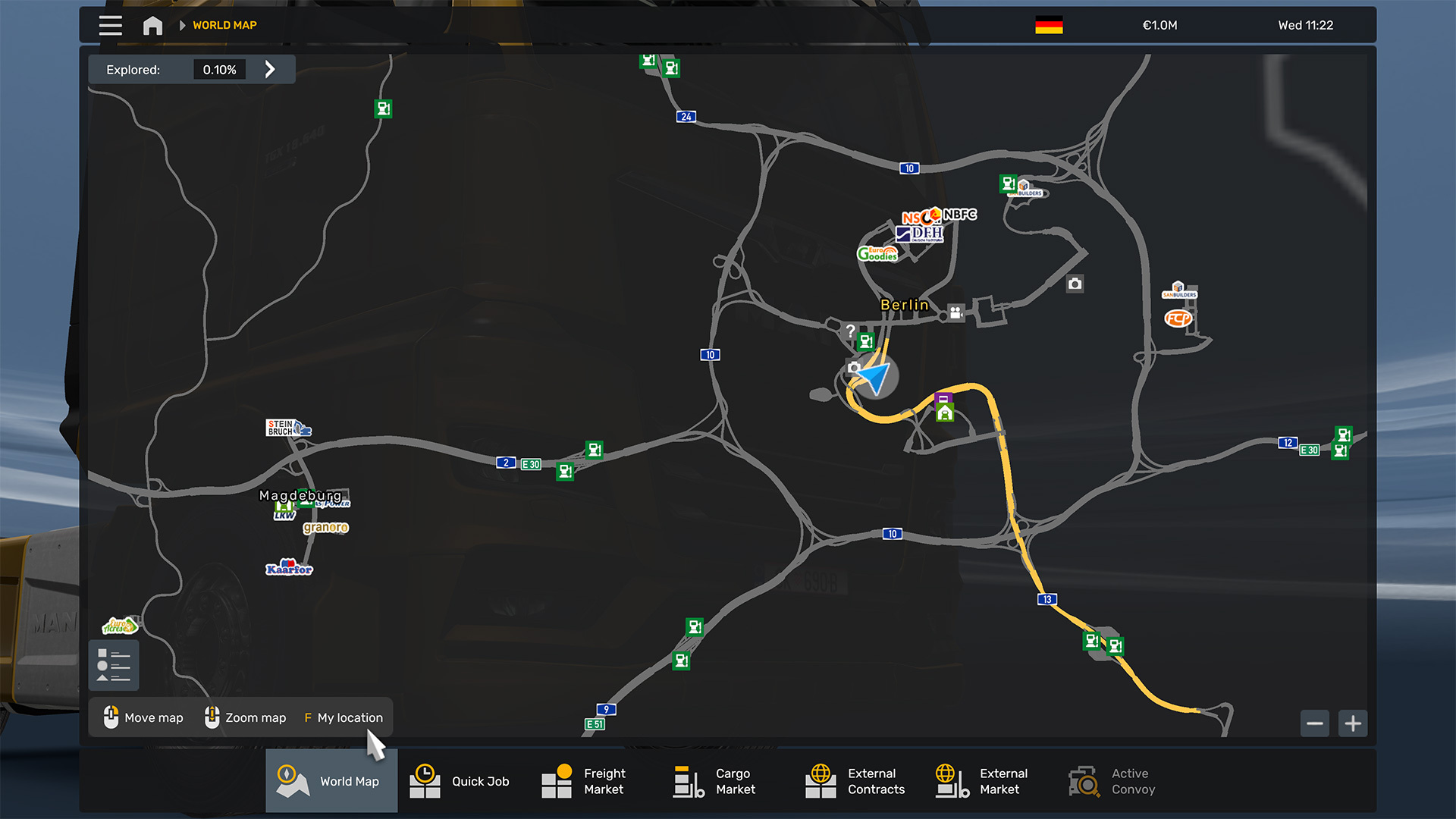The height and width of the screenshot is (819, 1456).
Task: Click the German flag icon
Action: [x=1049, y=25]
